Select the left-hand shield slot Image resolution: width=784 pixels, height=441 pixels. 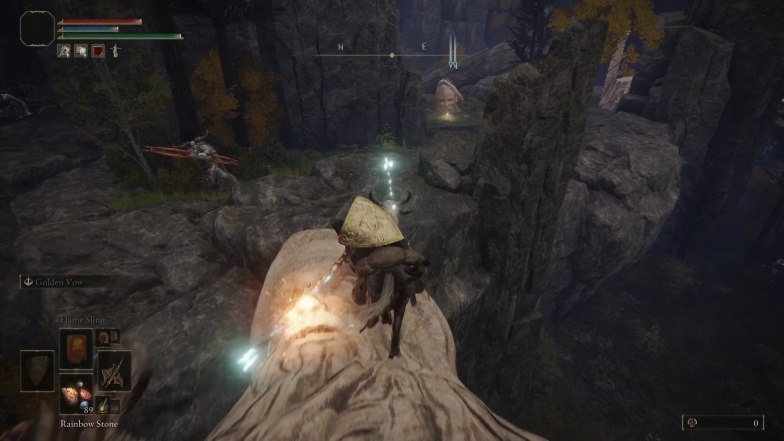[x=37, y=370]
